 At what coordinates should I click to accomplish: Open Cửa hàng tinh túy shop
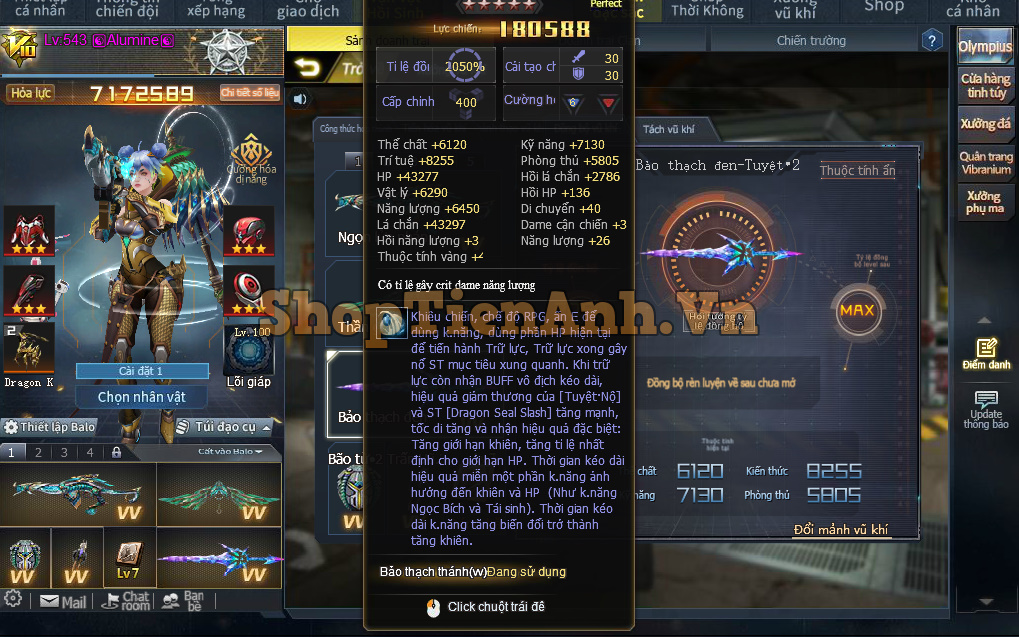pyautogui.click(x=985, y=85)
